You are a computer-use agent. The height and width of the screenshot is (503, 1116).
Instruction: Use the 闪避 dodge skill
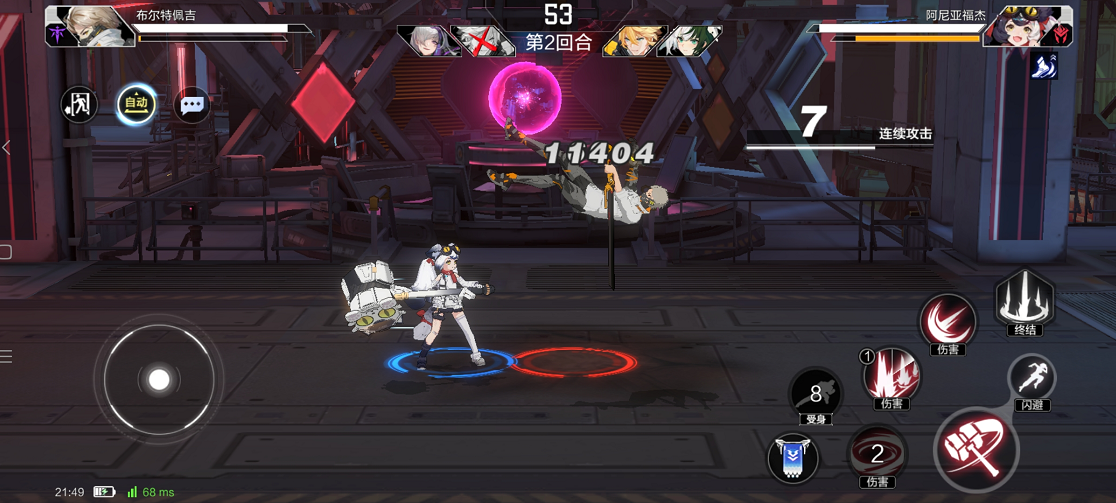(1031, 380)
